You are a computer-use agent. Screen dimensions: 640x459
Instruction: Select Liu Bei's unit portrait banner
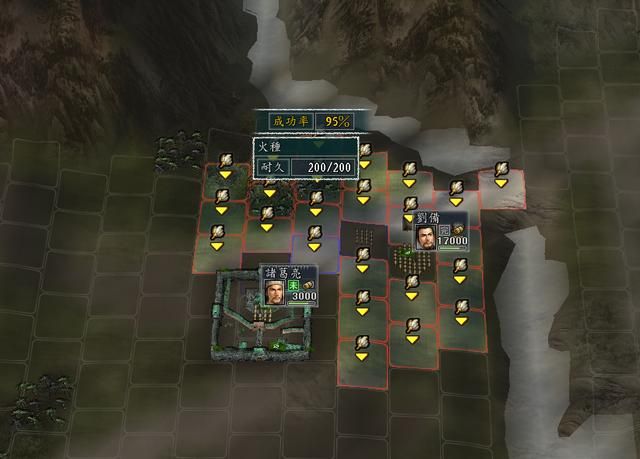[x=440, y=231]
